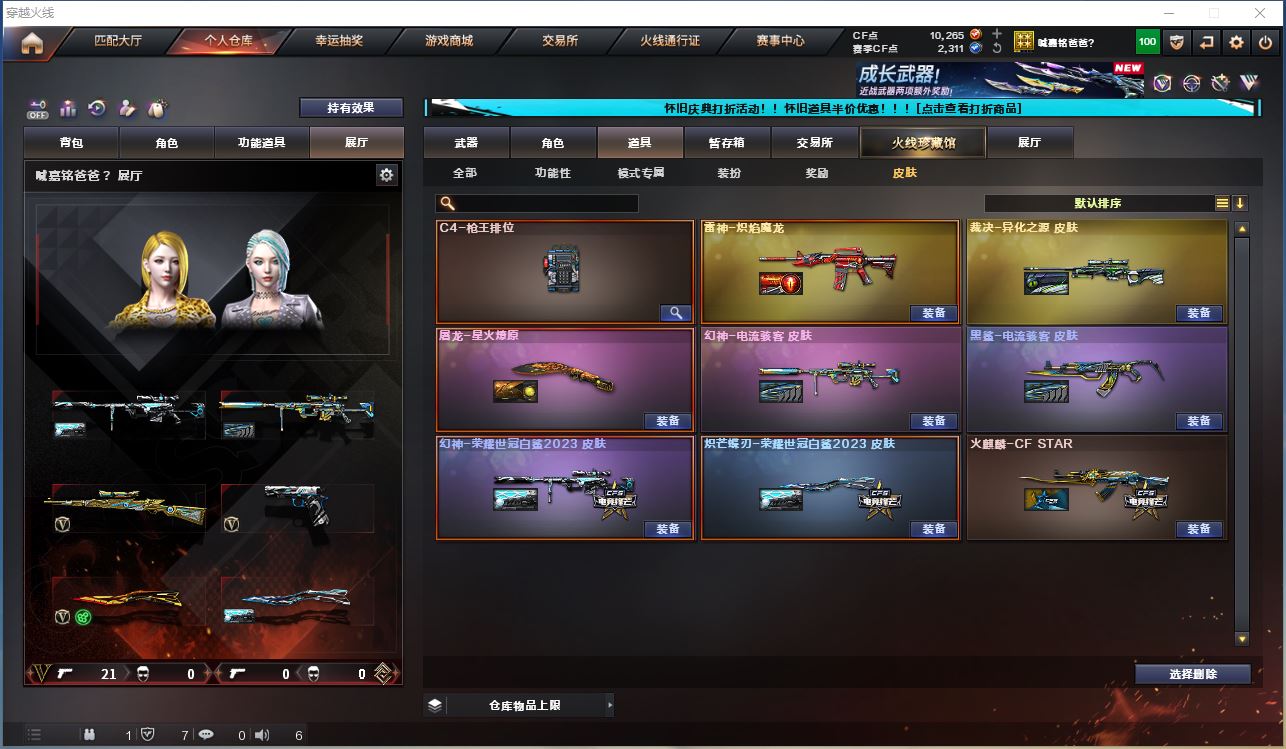This screenshot has width=1286, height=749.
Task: Click the 持有效果 owned effects button
Action: tap(351, 108)
